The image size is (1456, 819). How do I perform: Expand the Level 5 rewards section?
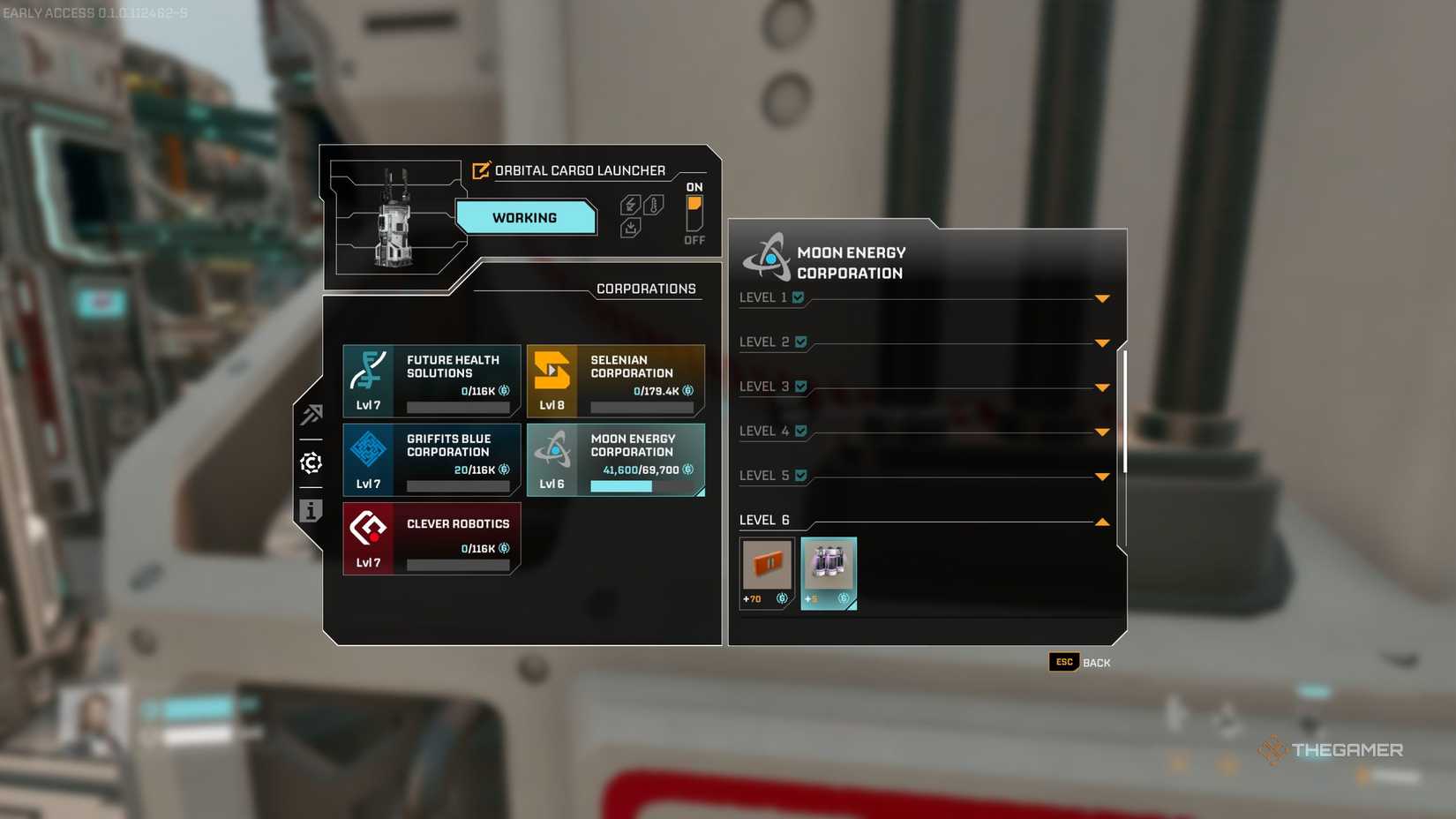(x=1101, y=476)
